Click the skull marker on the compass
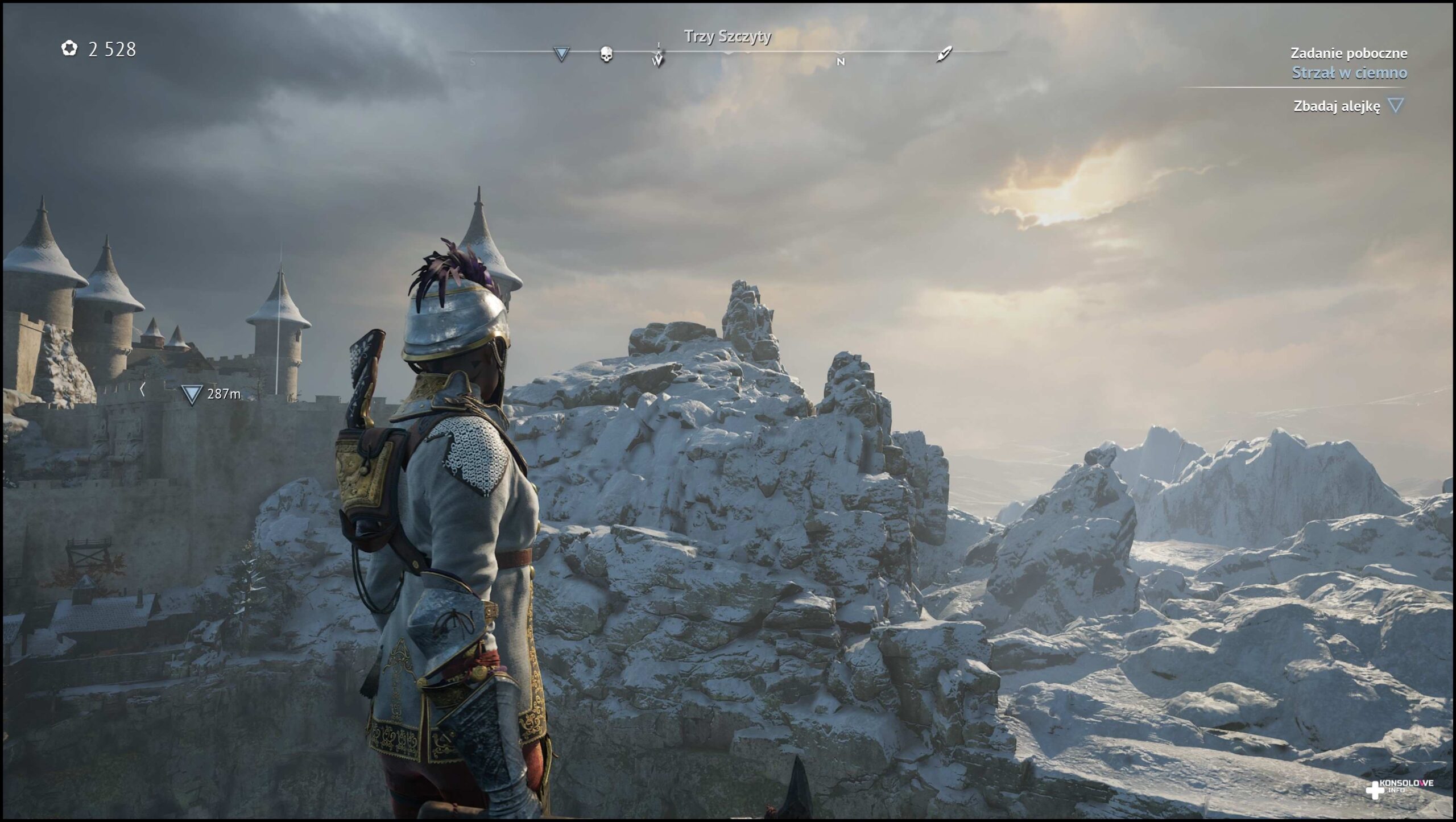The image size is (1456, 822). (606, 55)
